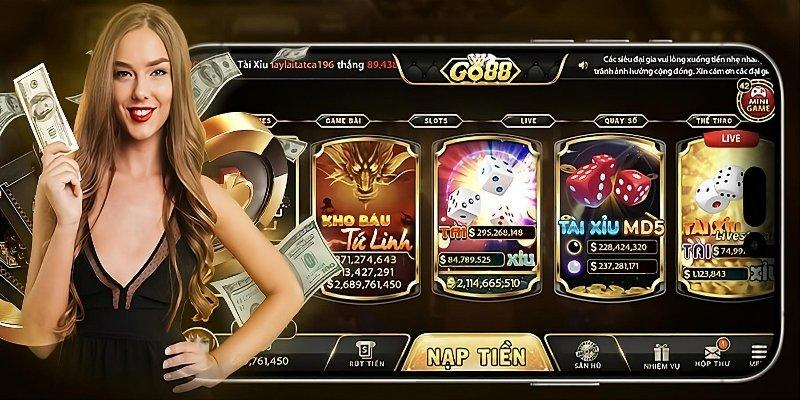Open the hamburger menu icon
The image size is (800, 400).
[759, 353]
